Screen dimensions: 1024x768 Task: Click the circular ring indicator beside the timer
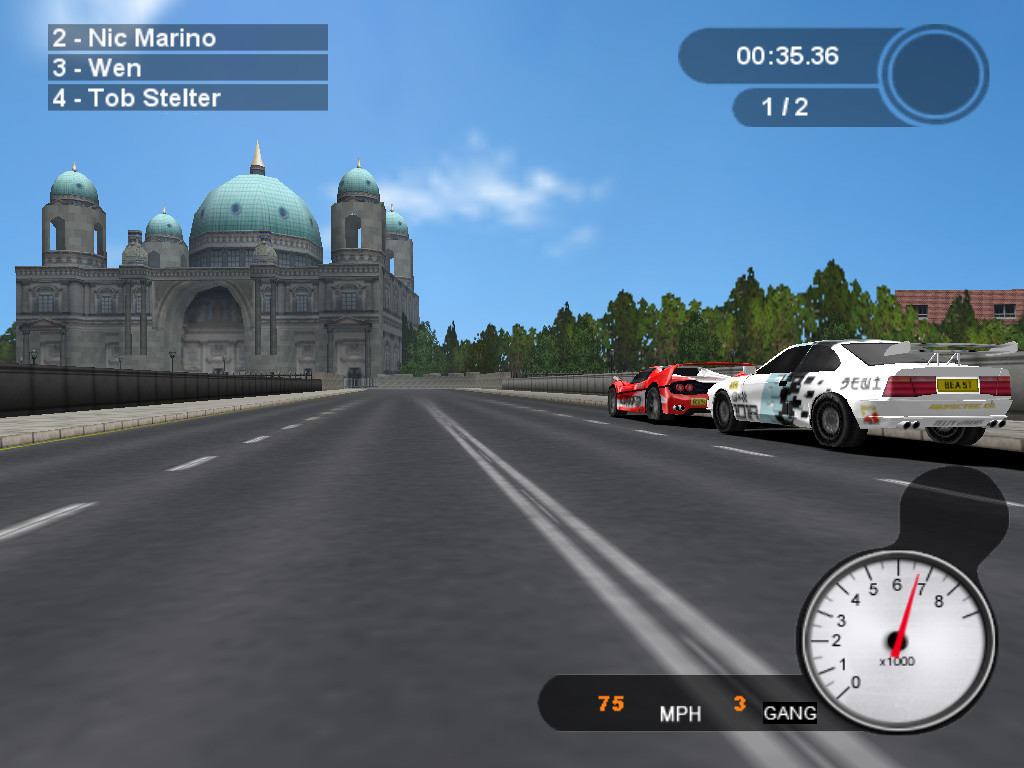click(x=934, y=74)
